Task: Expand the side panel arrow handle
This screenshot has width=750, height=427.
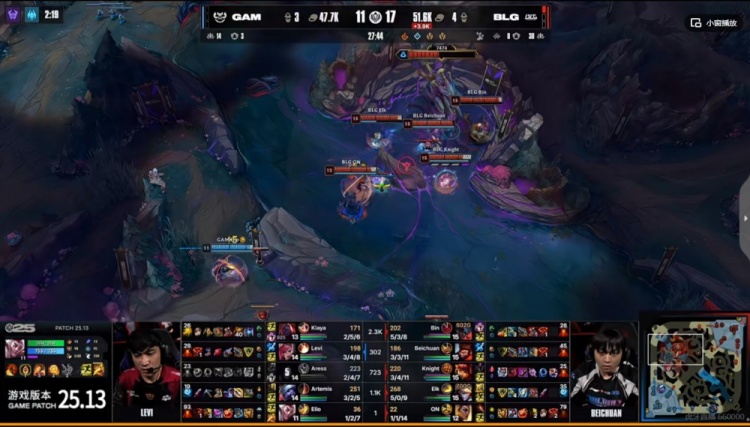Action: coord(744,217)
